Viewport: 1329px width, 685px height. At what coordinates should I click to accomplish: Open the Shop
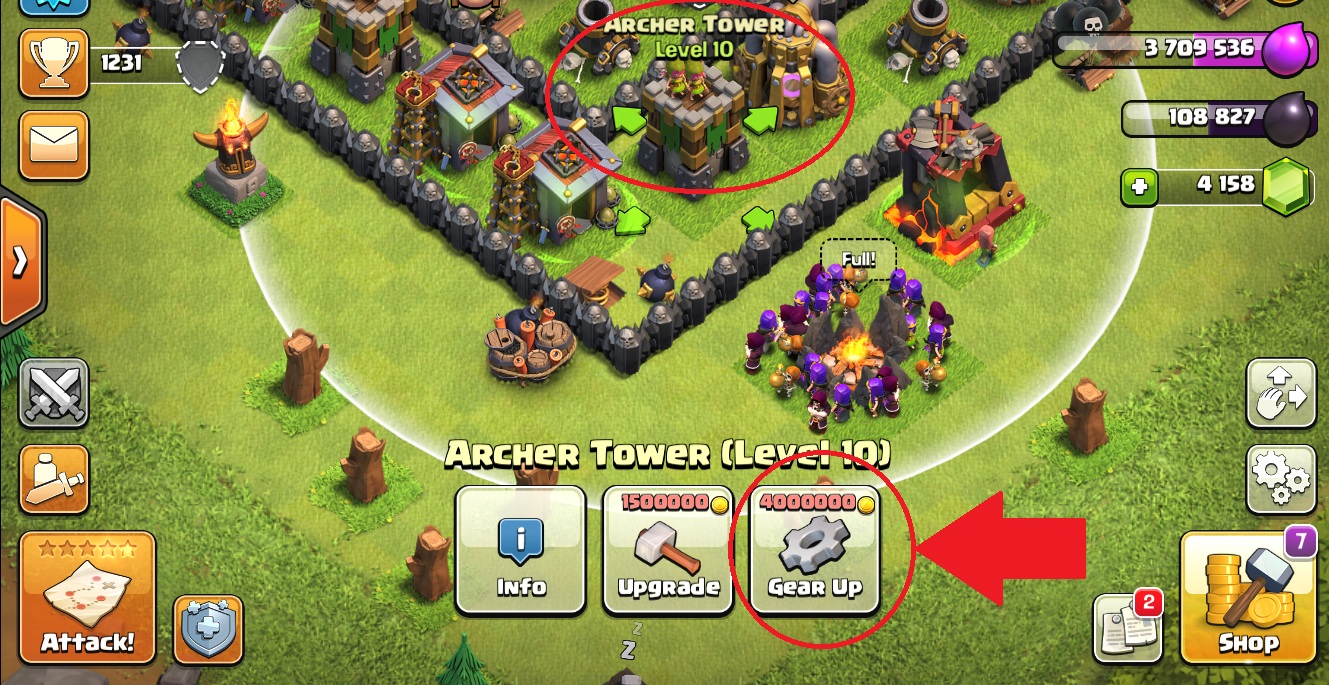click(1248, 598)
